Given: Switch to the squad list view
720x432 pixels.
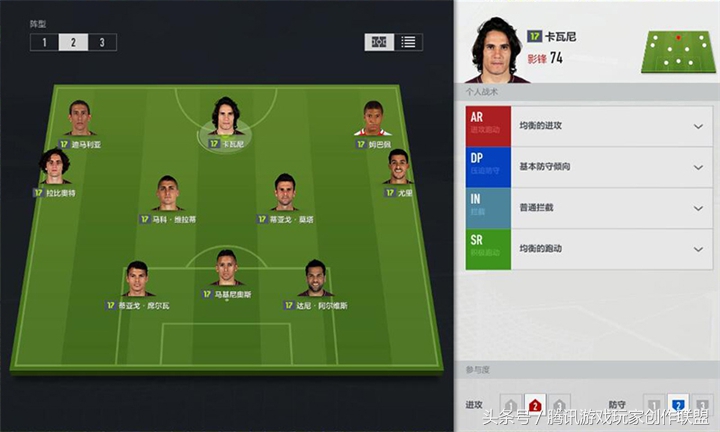Looking at the screenshot, I should tap(408, 42).
